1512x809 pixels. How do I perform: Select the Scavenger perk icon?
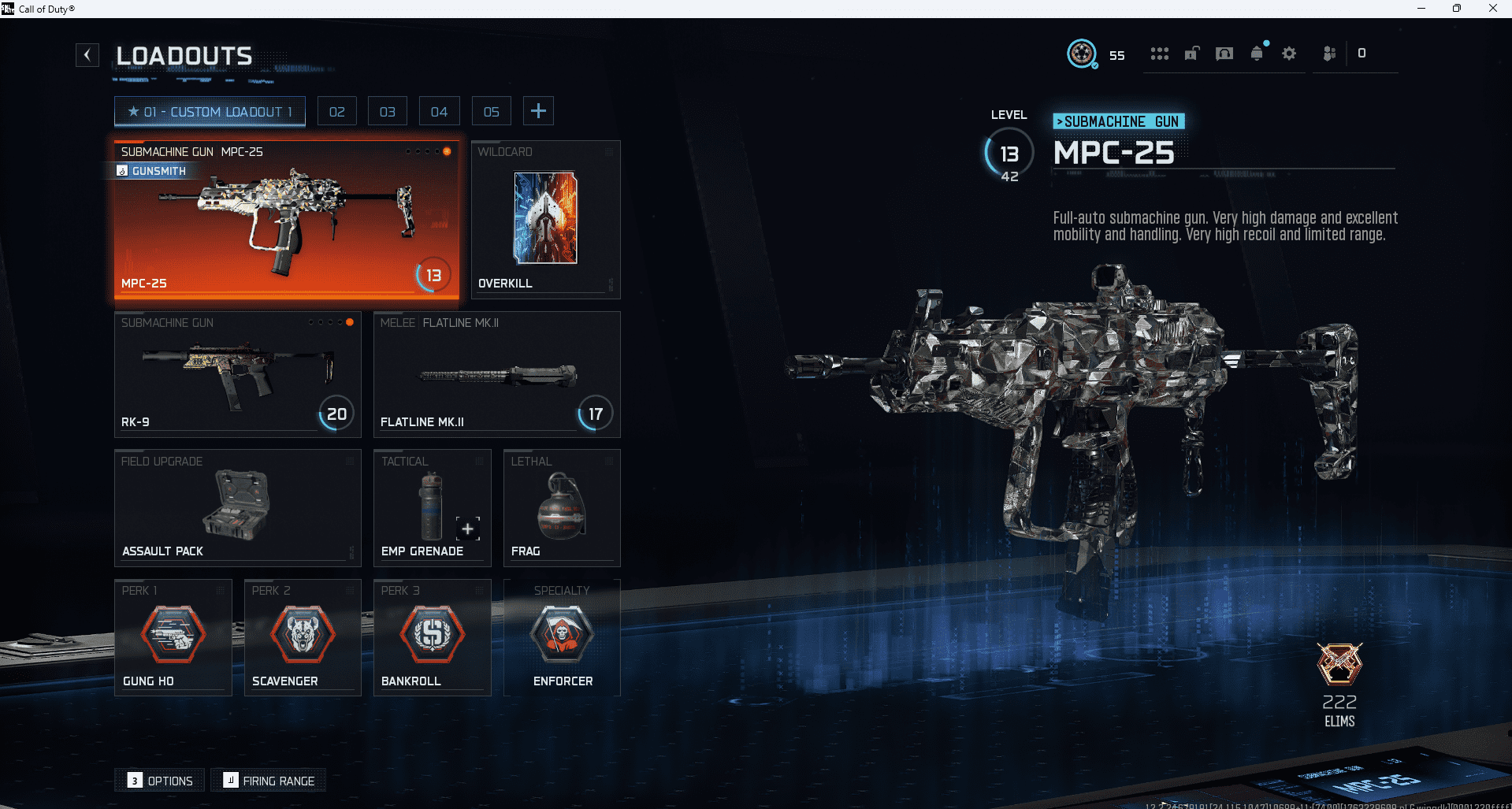point(302,634)
